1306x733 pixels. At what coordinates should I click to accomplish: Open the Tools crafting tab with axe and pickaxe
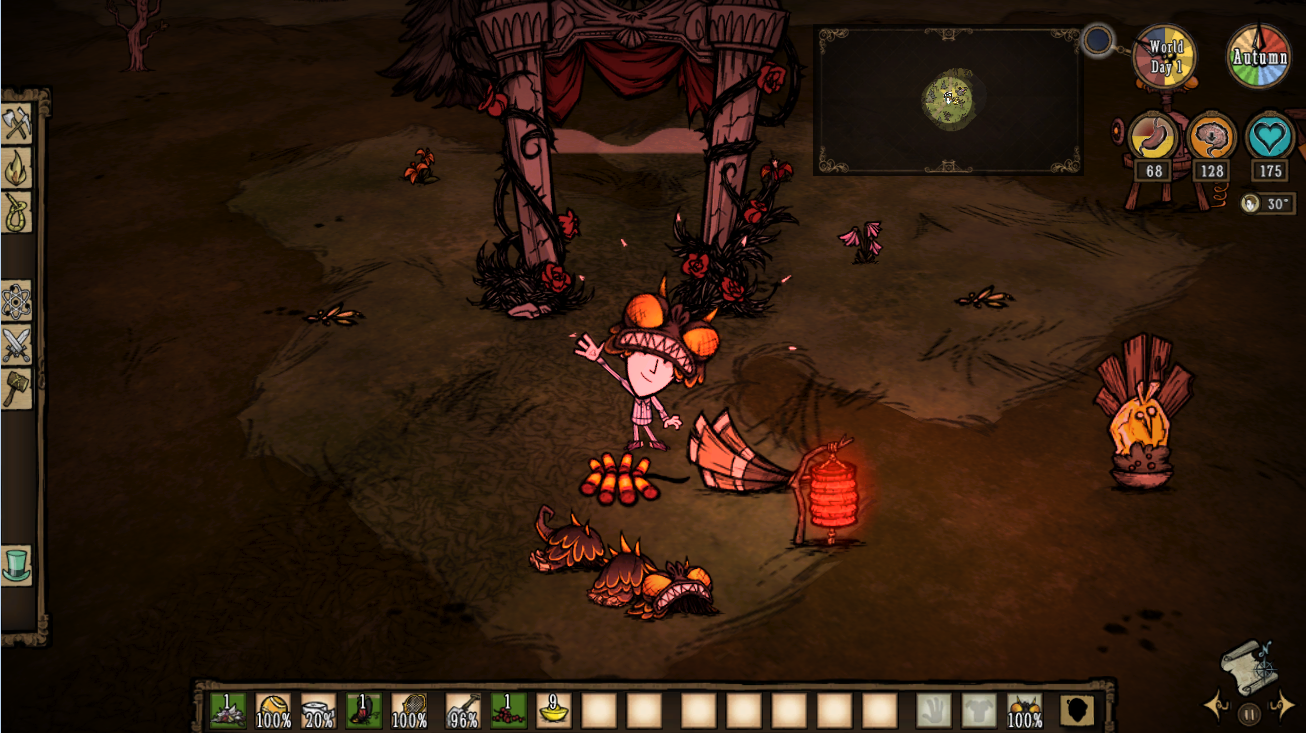(17, 125)
